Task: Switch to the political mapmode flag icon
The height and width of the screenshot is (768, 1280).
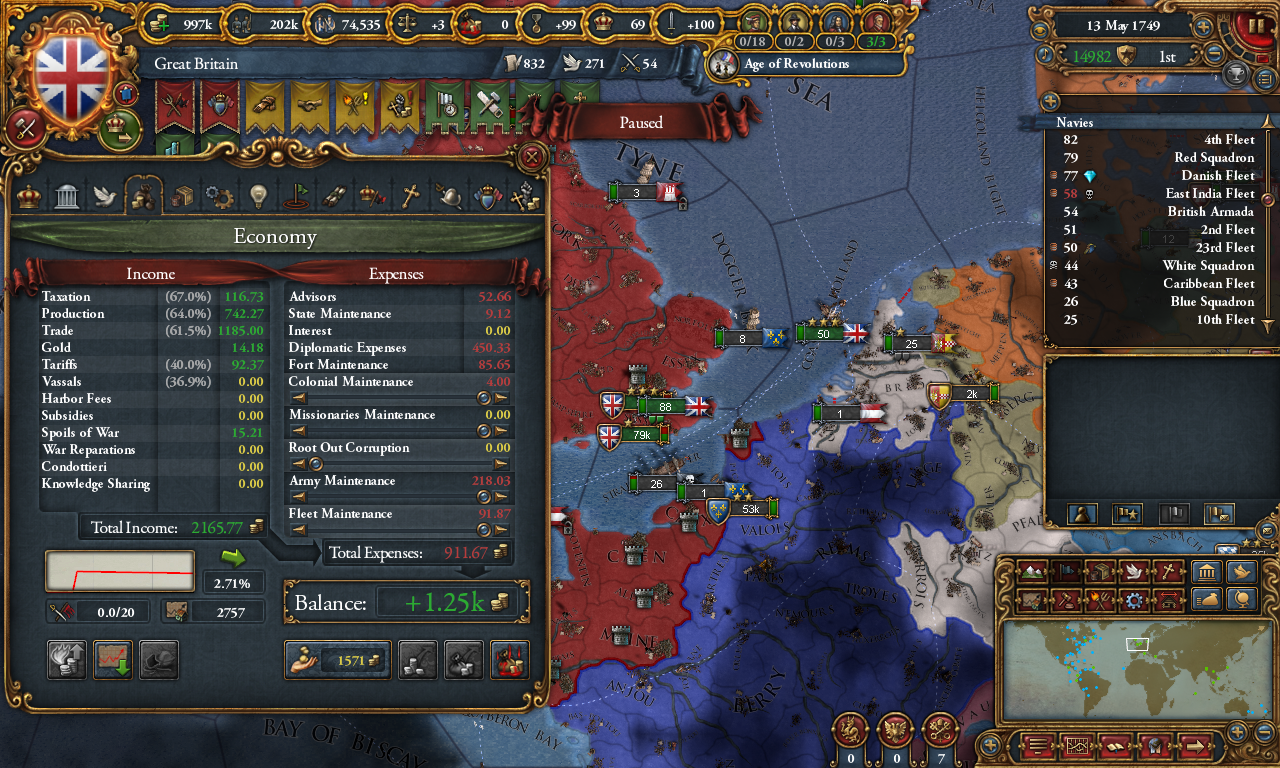Action: pos(1068,571)
